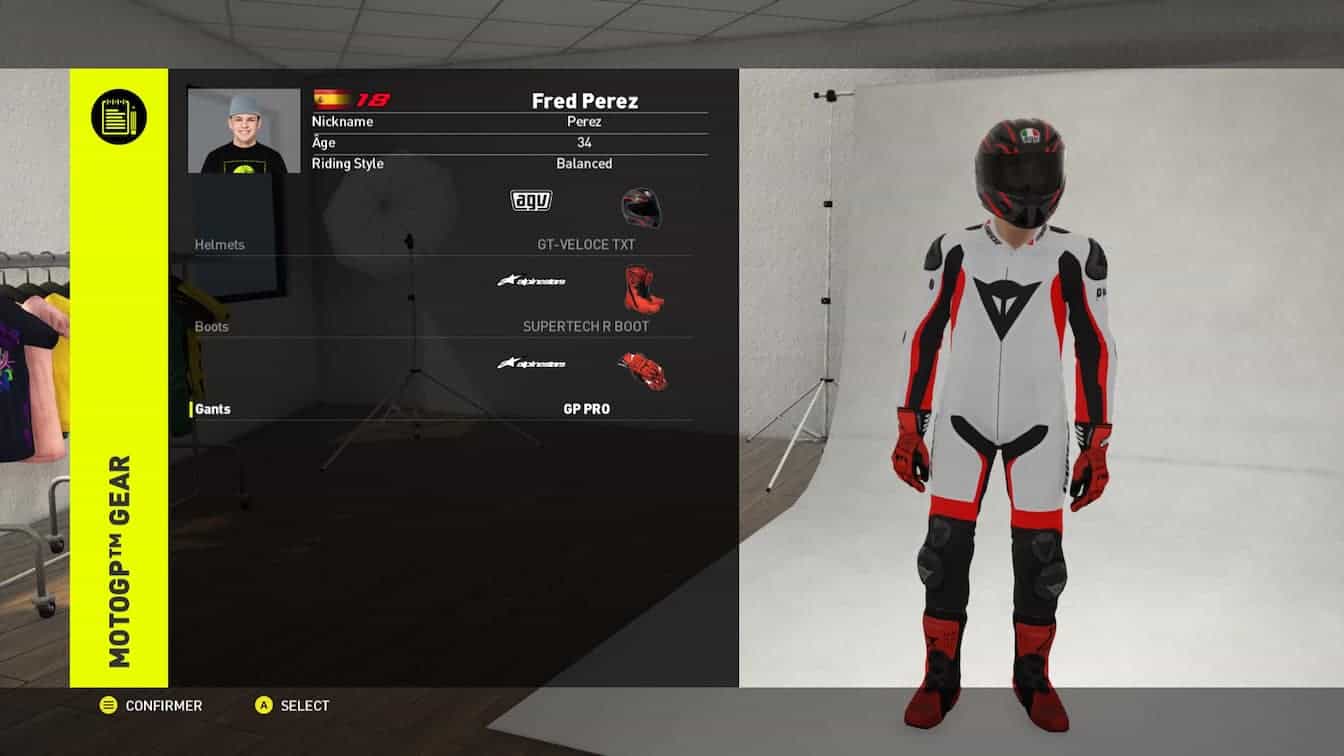Pick the red GP Pro glove icon
This screenshot has width=1344, height=756.
[642, 370]
